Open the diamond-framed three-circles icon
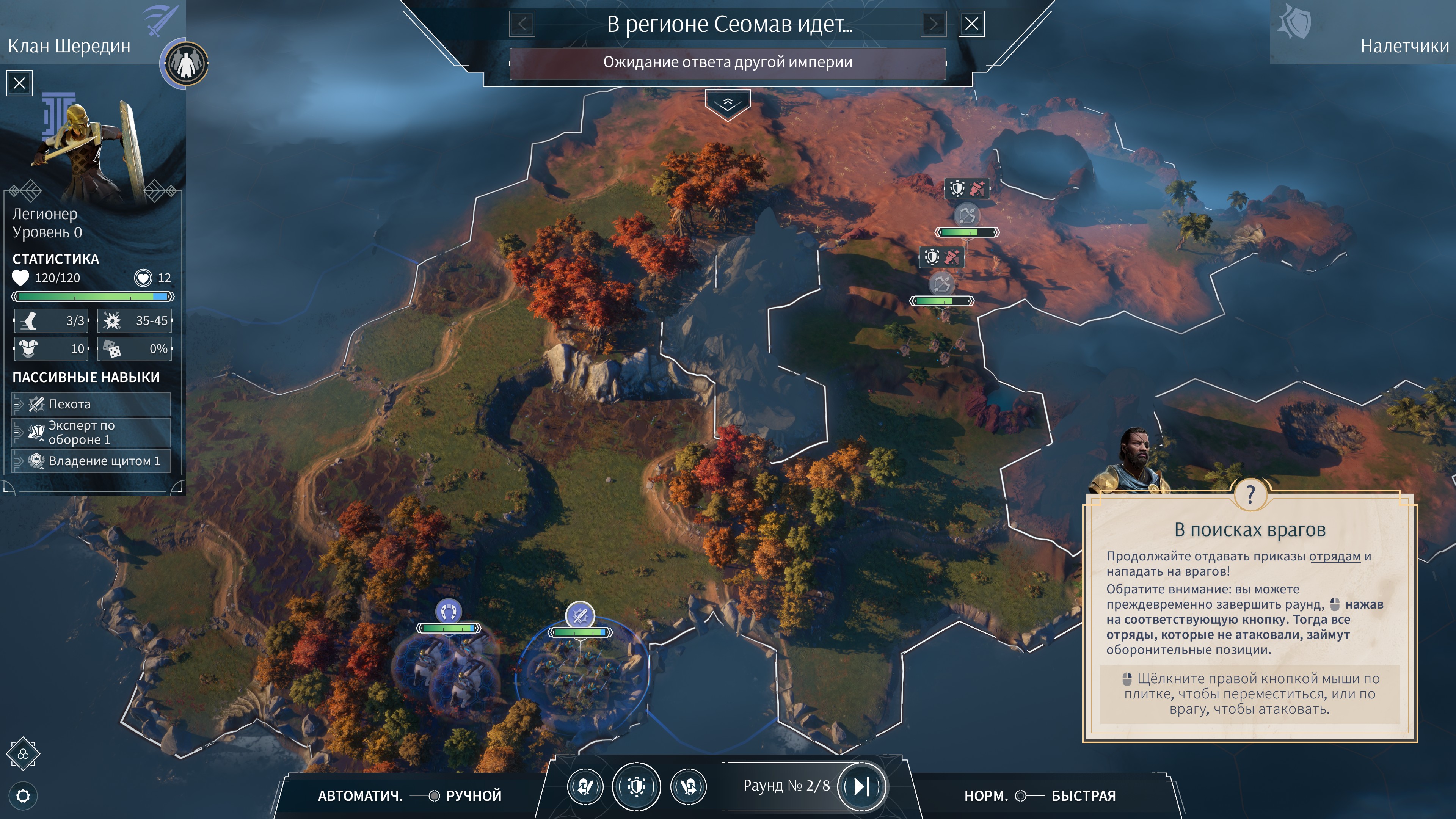 click(23, 754)
